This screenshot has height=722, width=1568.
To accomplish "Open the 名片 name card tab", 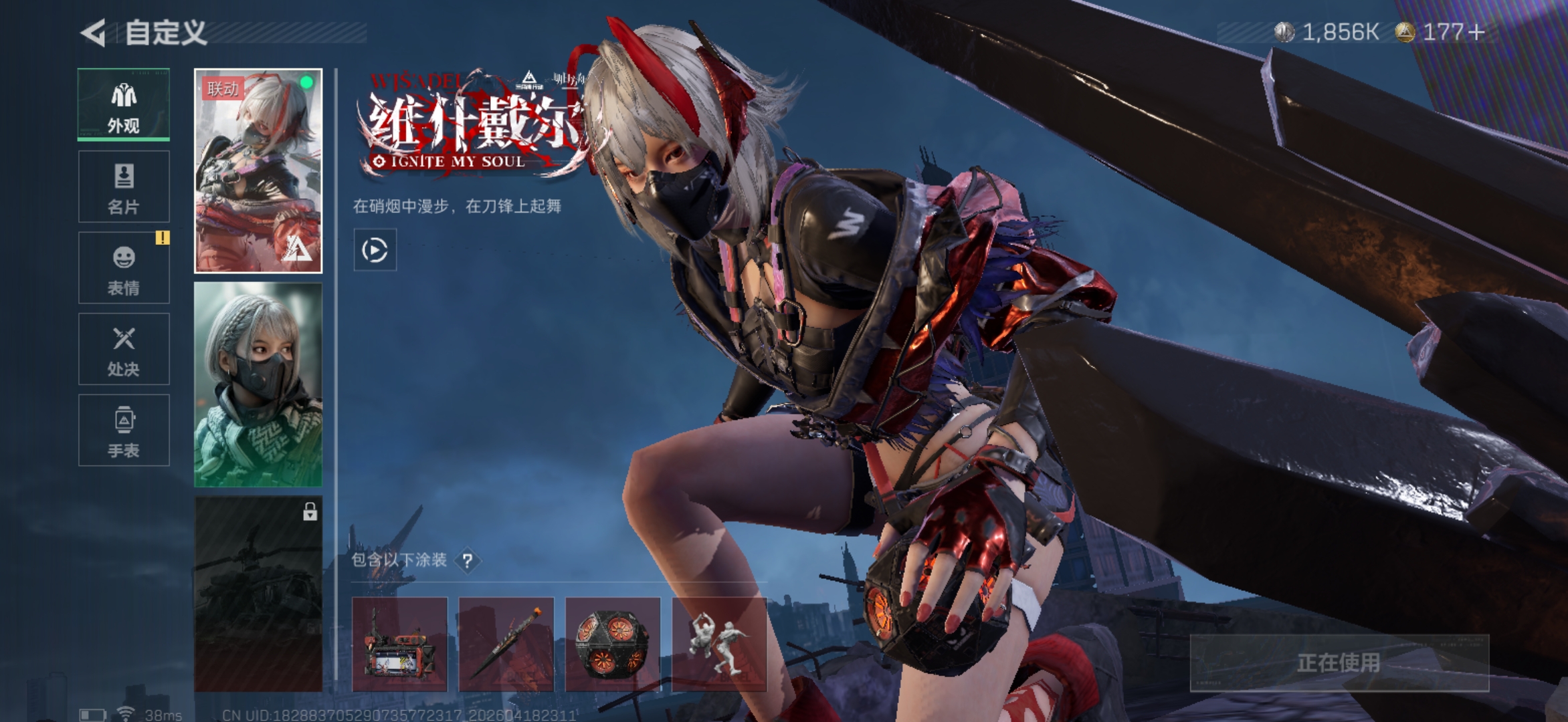I will pyautogui.click(x=124, y=187).
